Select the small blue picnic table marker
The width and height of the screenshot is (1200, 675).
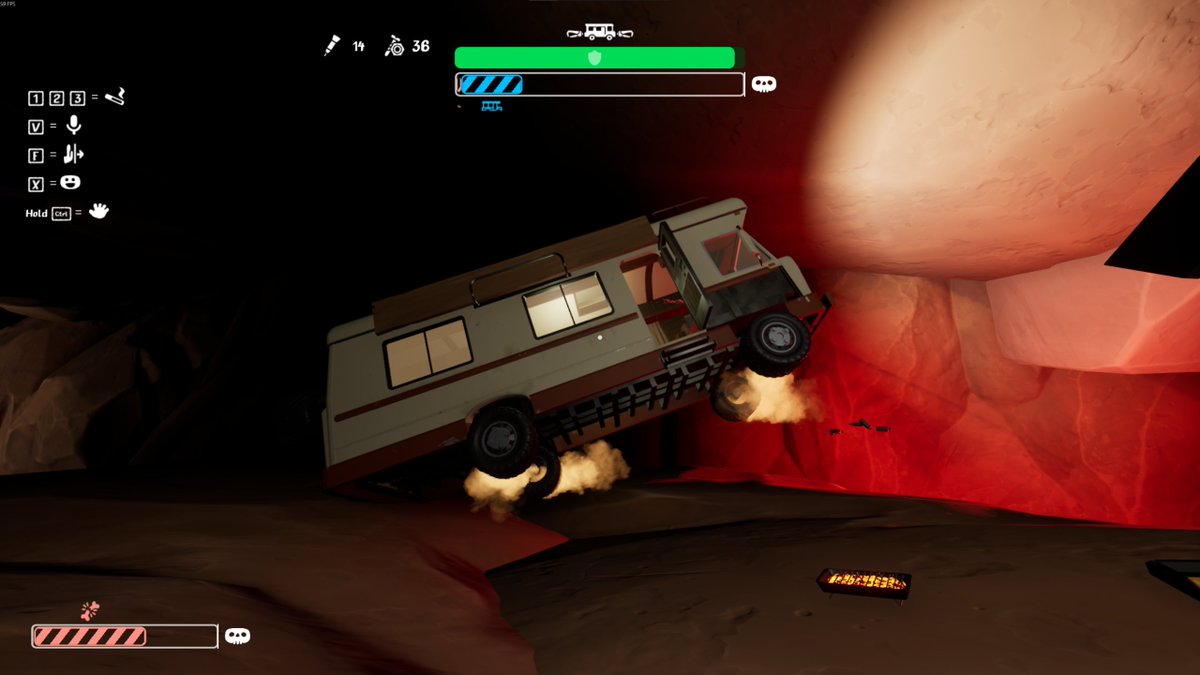pos(491,105)
